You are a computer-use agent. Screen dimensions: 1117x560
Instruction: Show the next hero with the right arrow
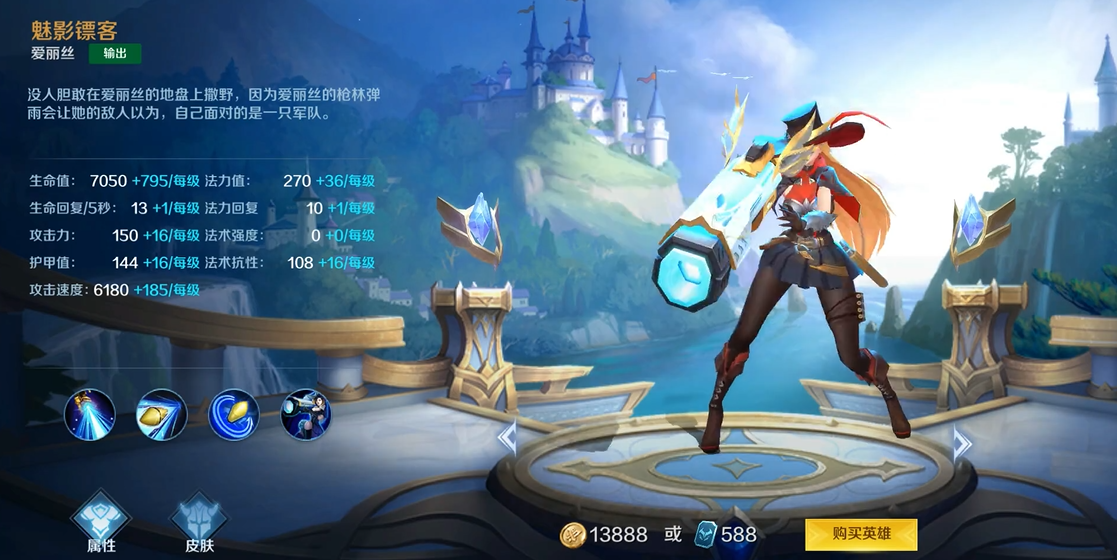pos(962,442)
